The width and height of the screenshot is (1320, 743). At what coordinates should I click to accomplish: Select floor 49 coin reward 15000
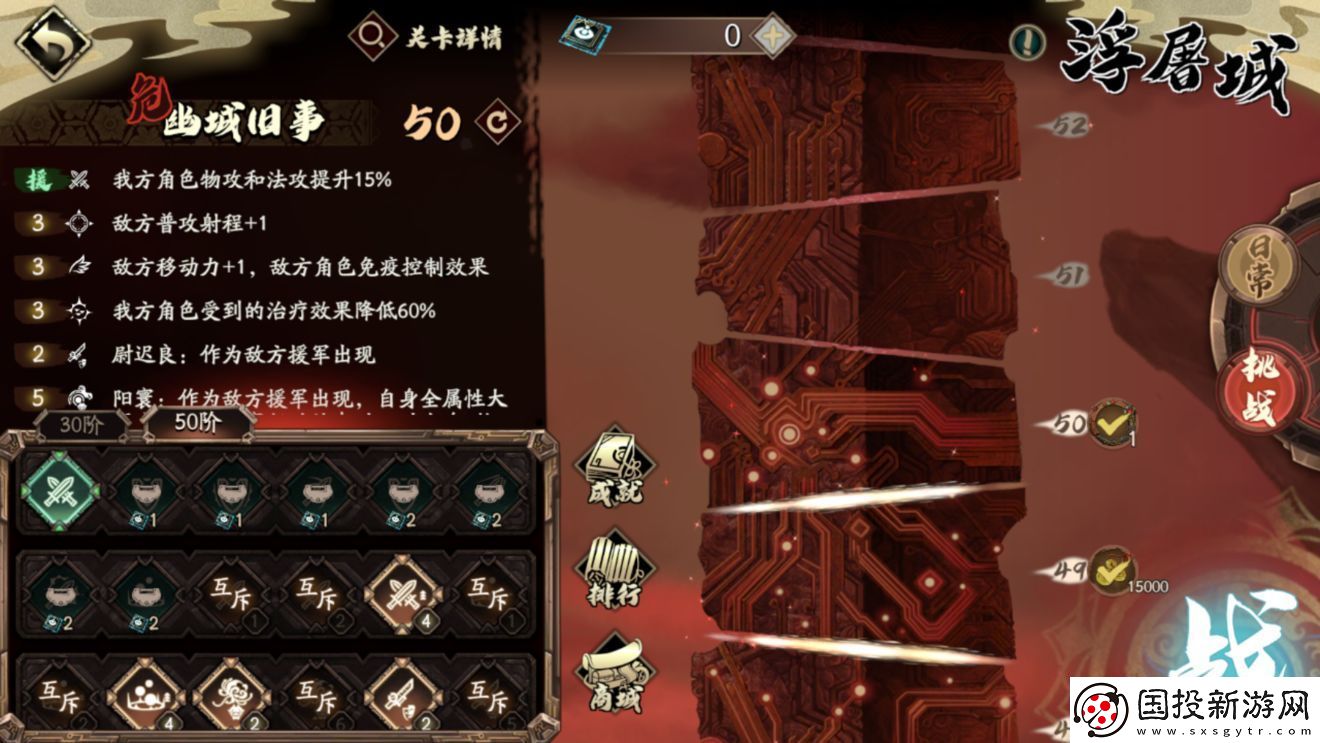pos(1112,570)
